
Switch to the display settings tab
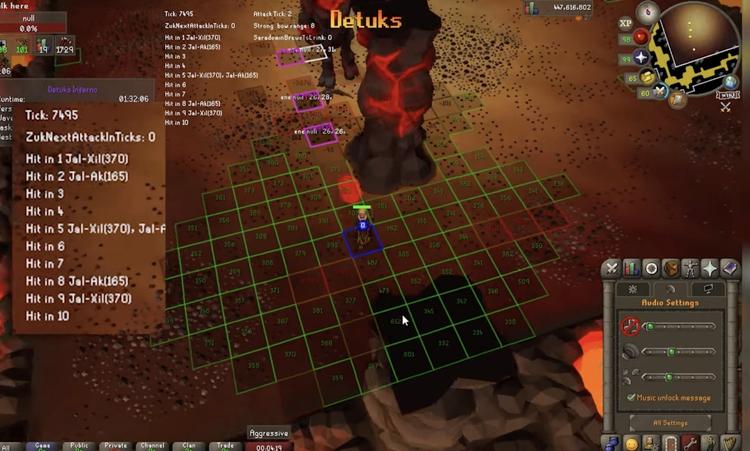(x=709, y=289)
